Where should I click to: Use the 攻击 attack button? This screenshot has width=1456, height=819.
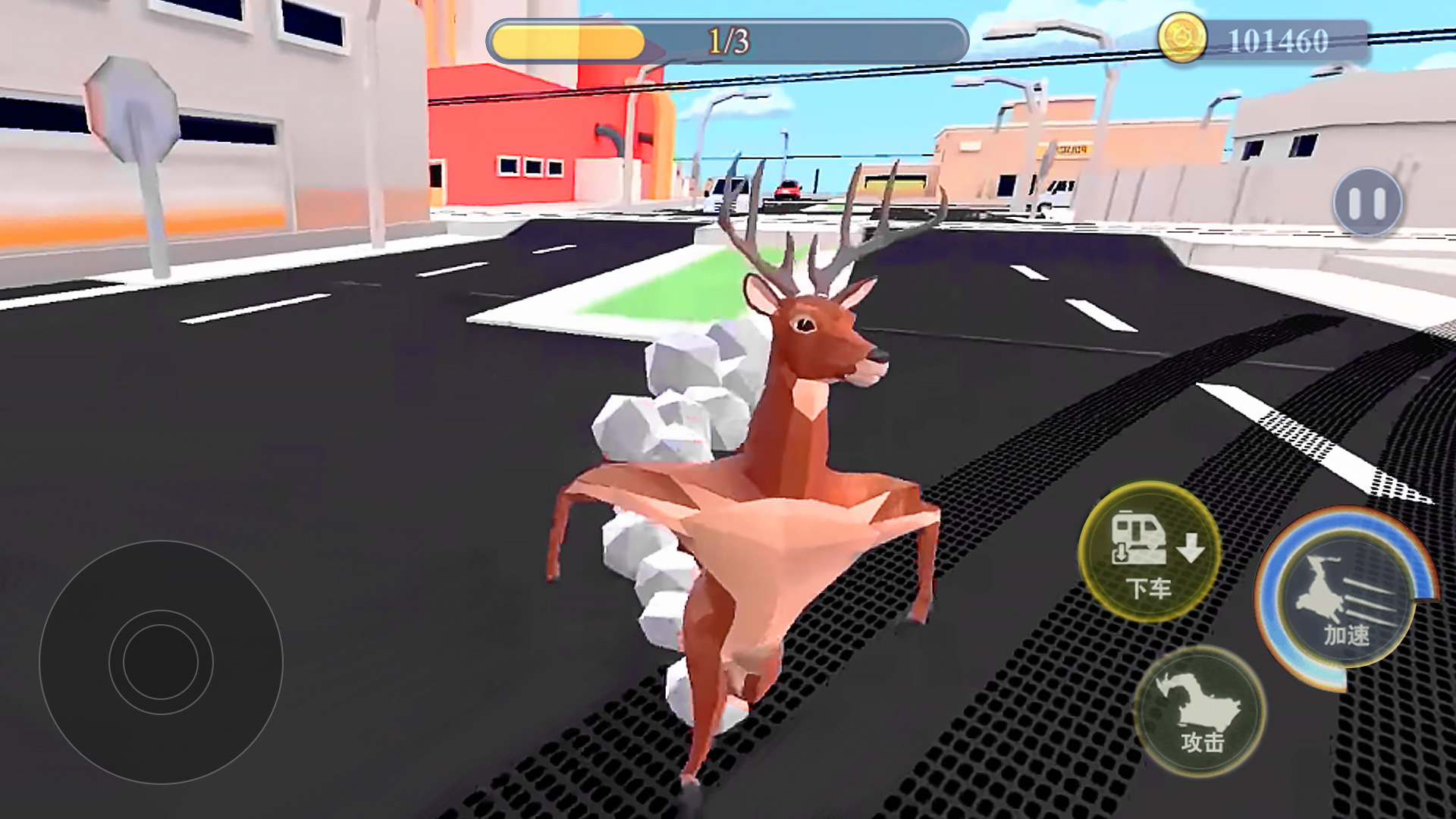[1200, 711]
